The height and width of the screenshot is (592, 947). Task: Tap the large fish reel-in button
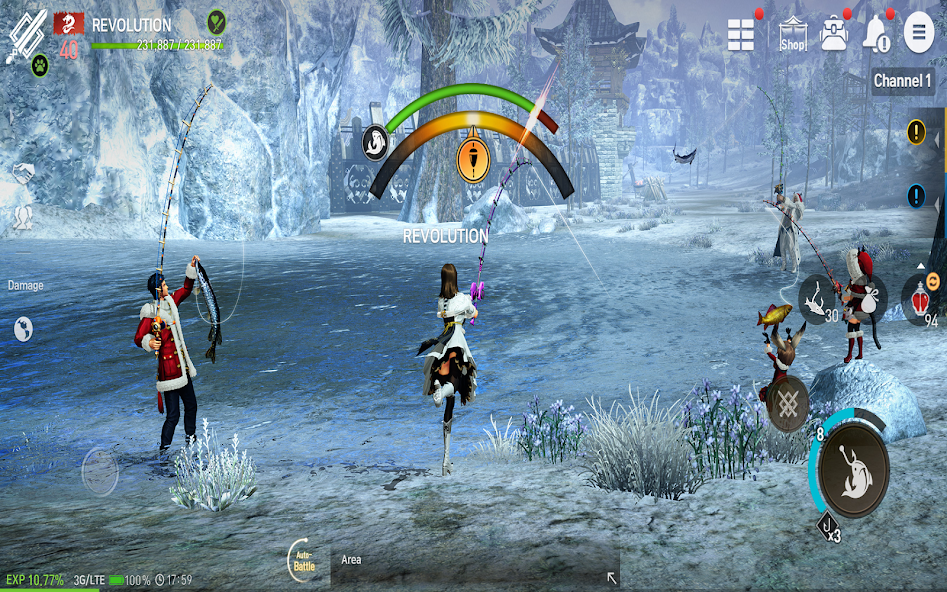pos(853,469)
